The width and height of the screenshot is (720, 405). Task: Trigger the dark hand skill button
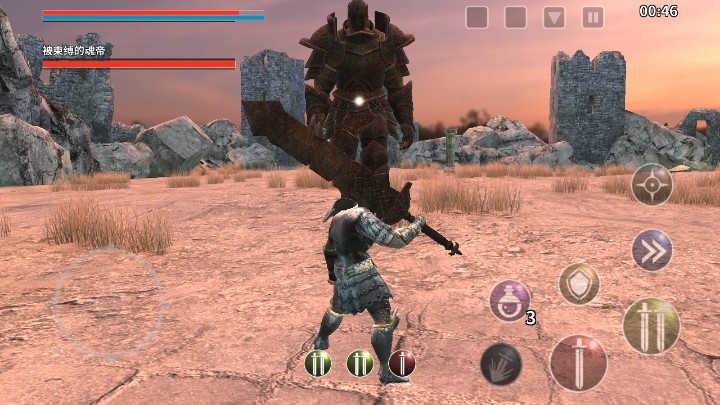pos(501,364)
